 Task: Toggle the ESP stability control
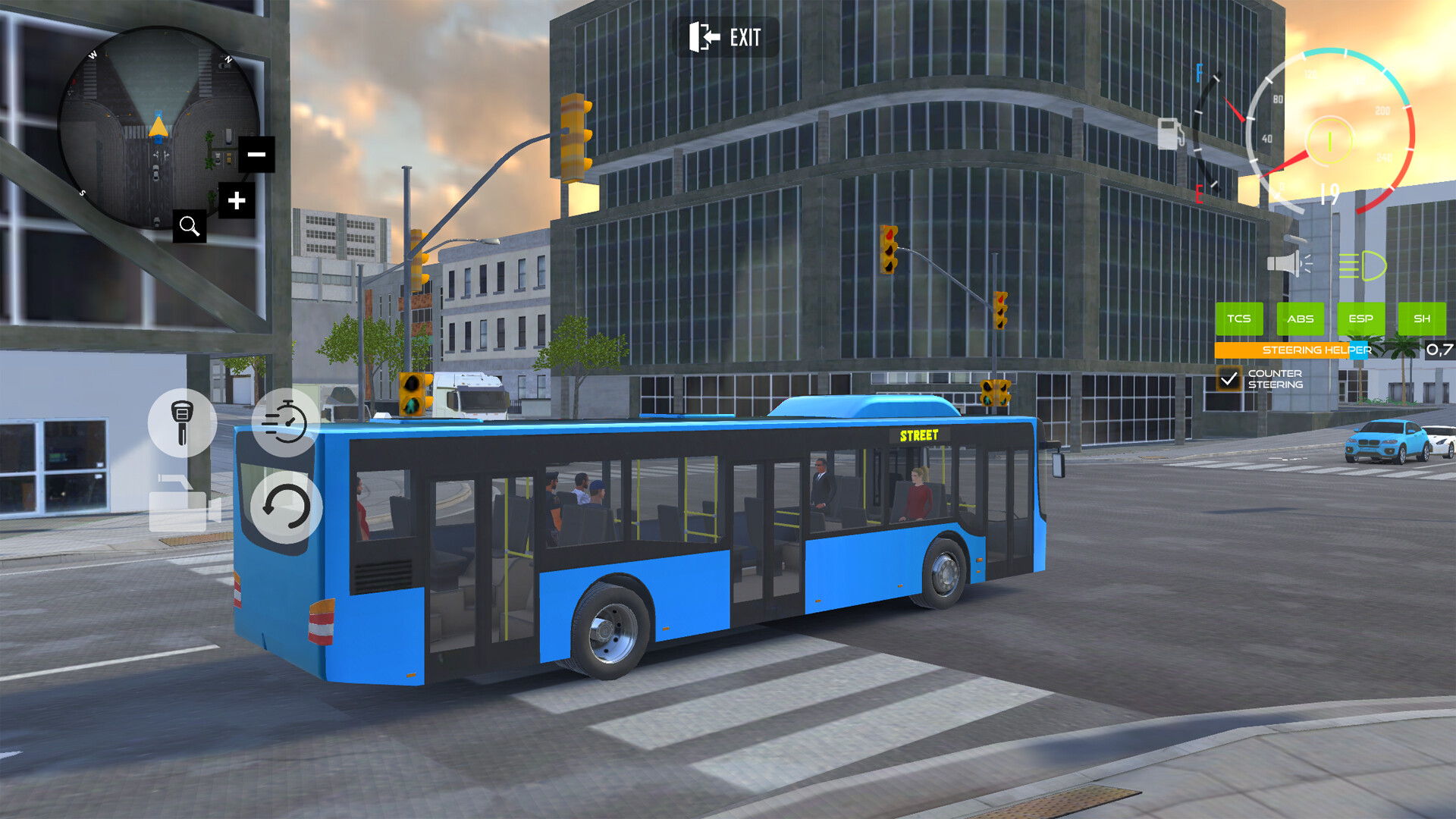point(1362,319)
